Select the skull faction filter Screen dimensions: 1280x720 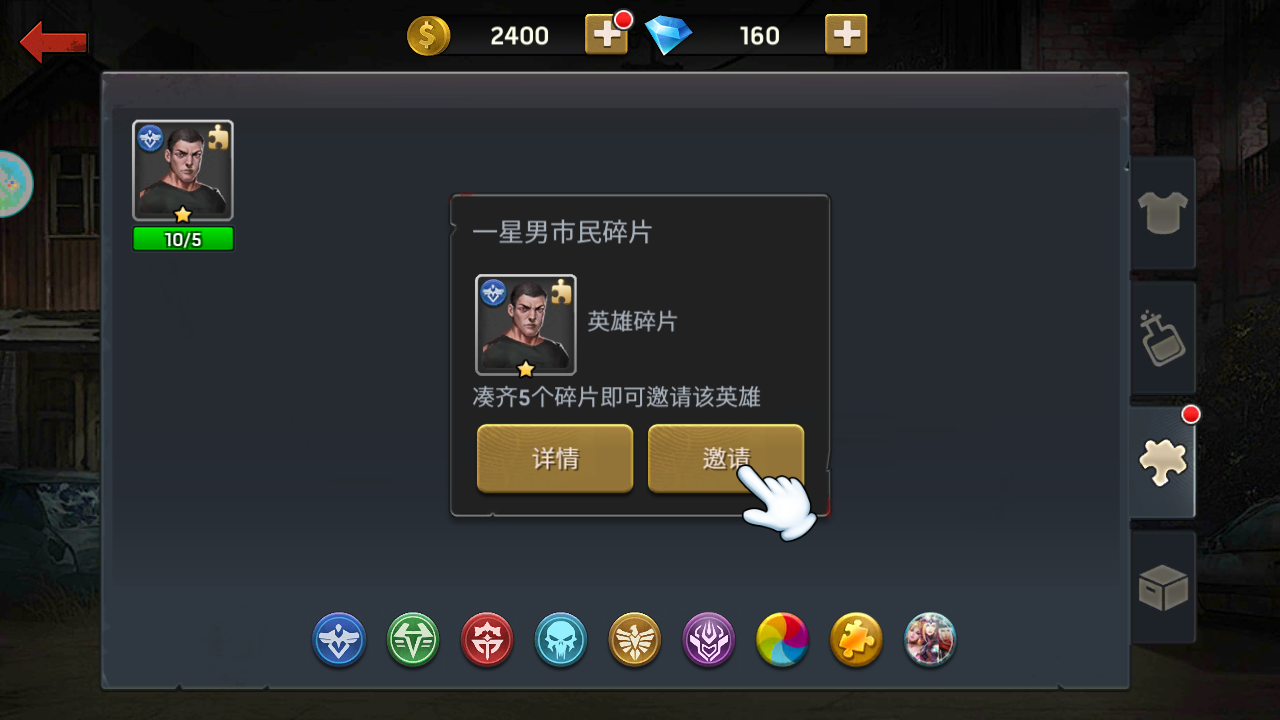coord(561,640)
